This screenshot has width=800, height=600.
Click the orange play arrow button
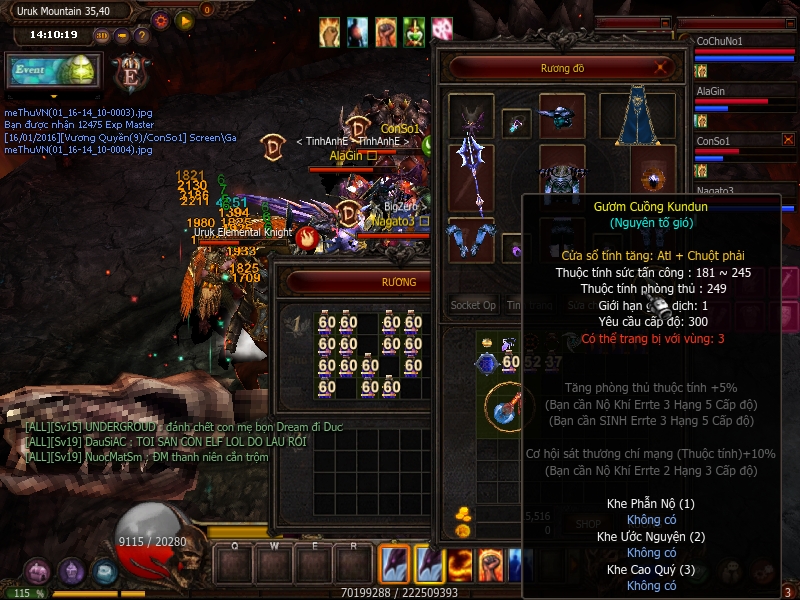click(184, 20)
